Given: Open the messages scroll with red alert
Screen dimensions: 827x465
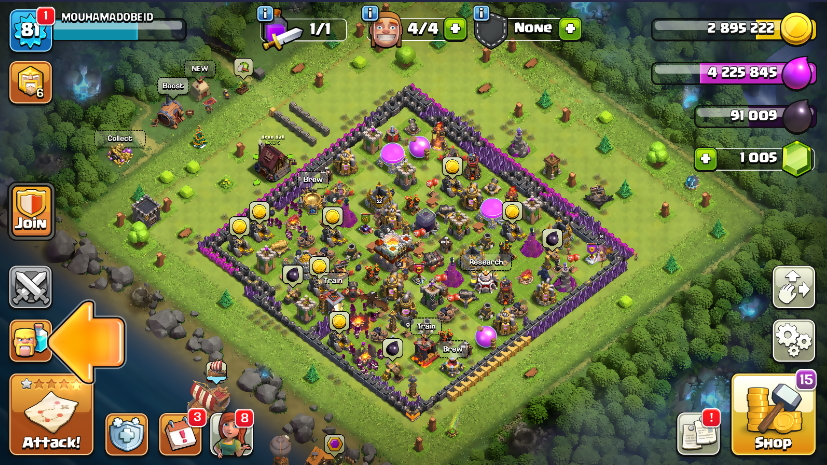Looking at the screenshot, I should pyautogui.click(x=698, y=434).
